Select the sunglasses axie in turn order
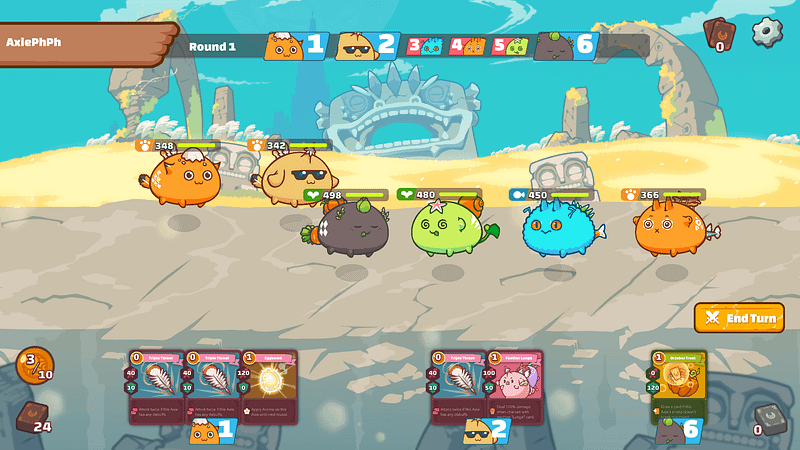 click(x=354, y=45)
